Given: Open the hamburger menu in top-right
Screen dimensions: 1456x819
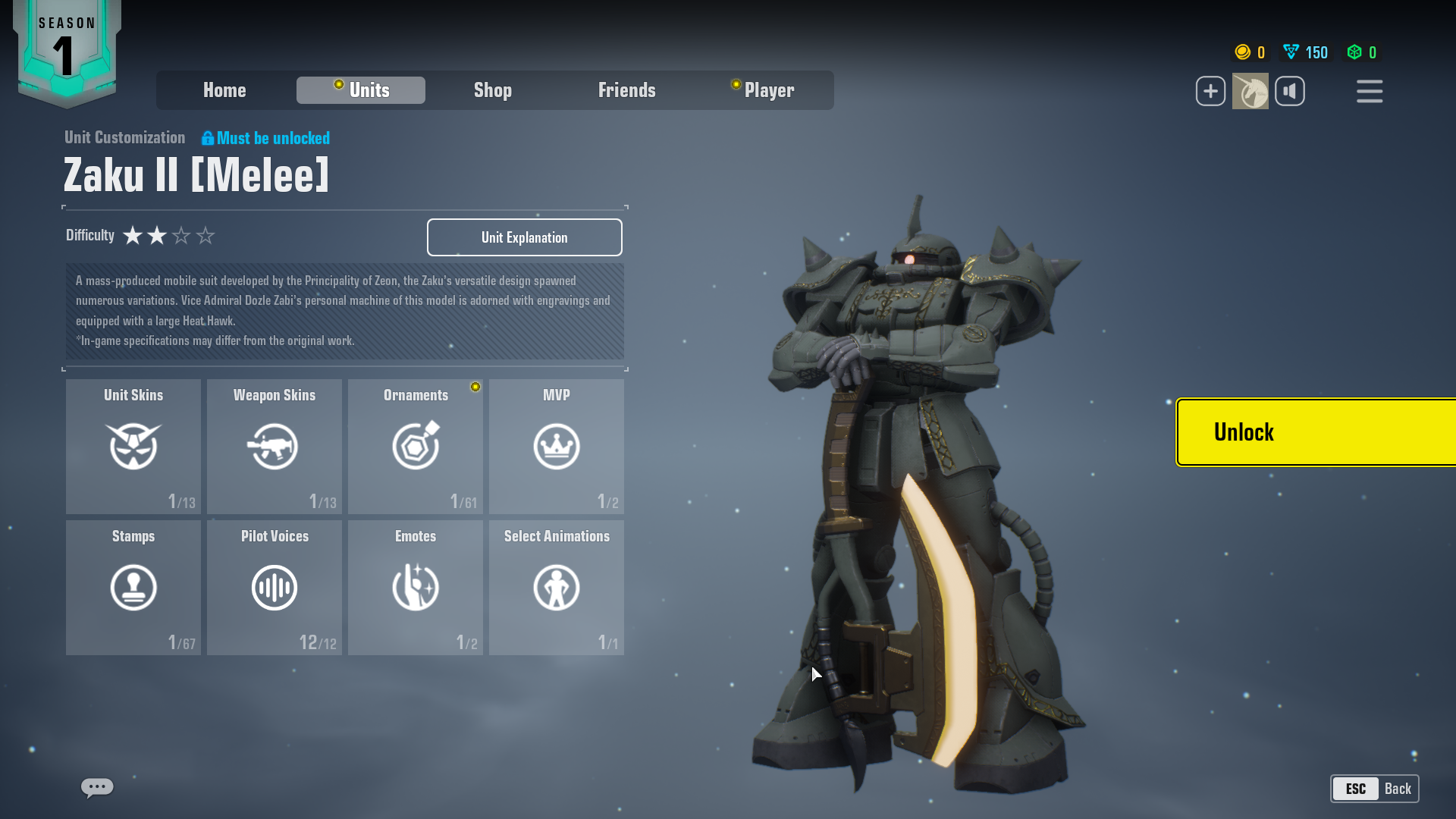Looking at the screenshot, I should [1370, 91].
